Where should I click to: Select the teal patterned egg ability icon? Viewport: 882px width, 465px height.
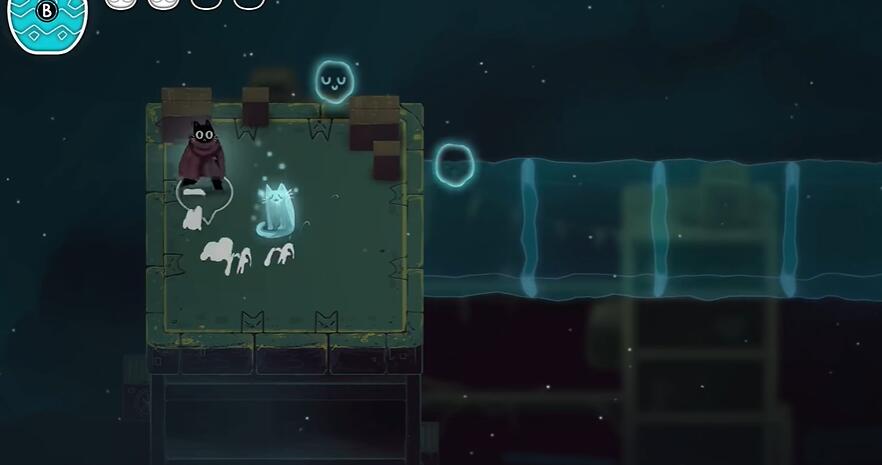click(47, 22)
